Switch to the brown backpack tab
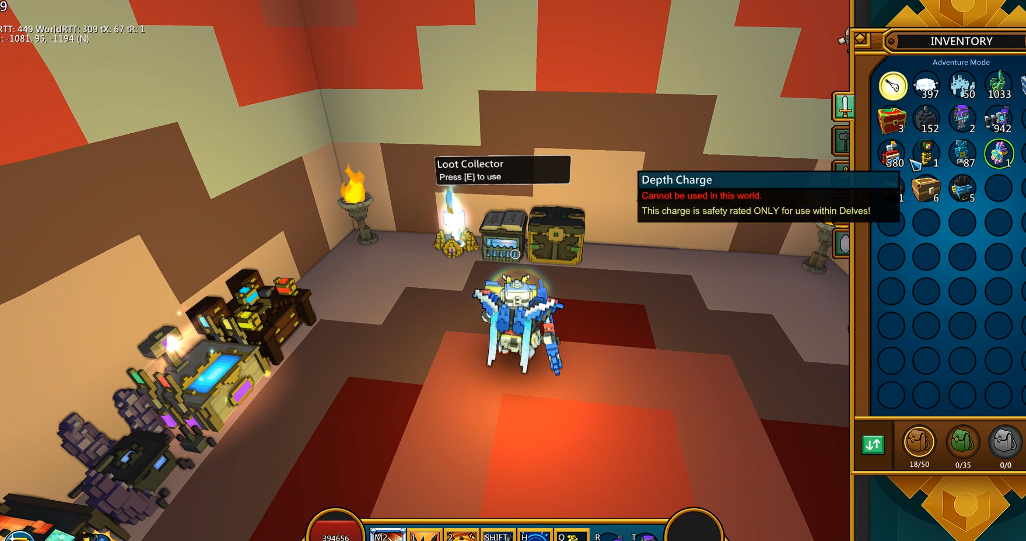1026x541 pixels. click(920, 441)
